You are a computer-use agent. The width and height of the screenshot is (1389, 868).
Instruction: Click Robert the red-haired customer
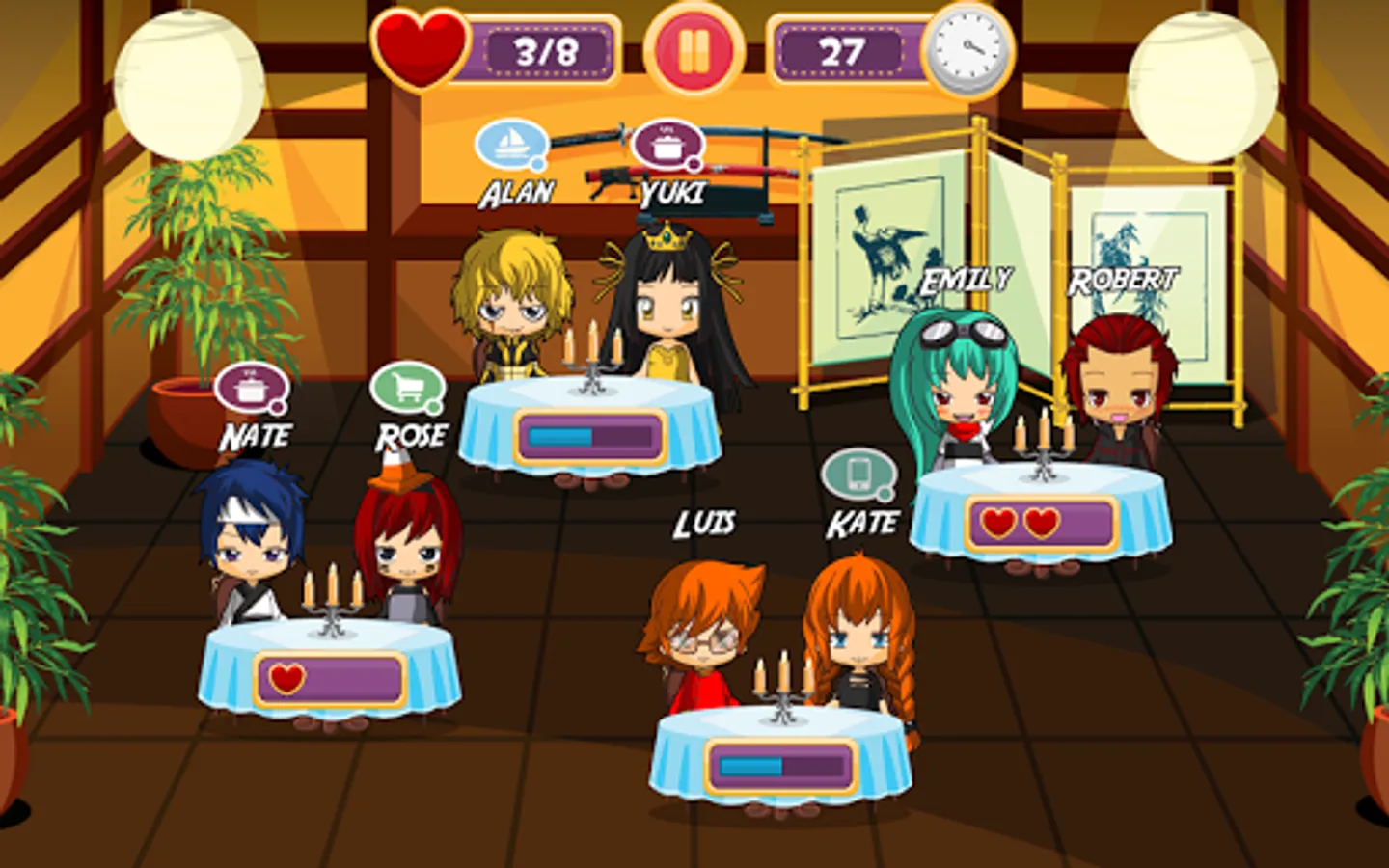(x=1119, y=386)
